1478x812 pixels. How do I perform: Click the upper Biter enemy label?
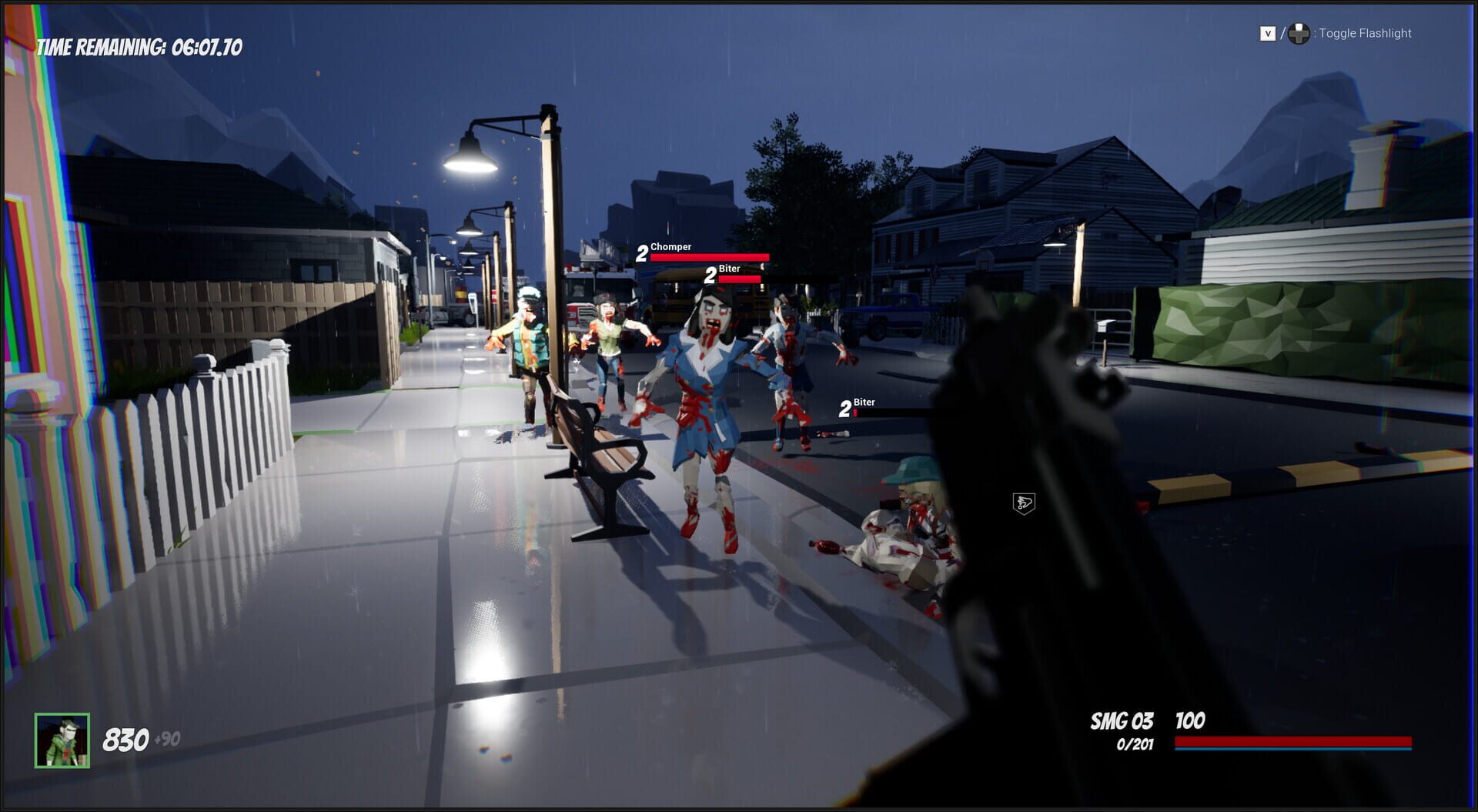click(x=730, y=269)
